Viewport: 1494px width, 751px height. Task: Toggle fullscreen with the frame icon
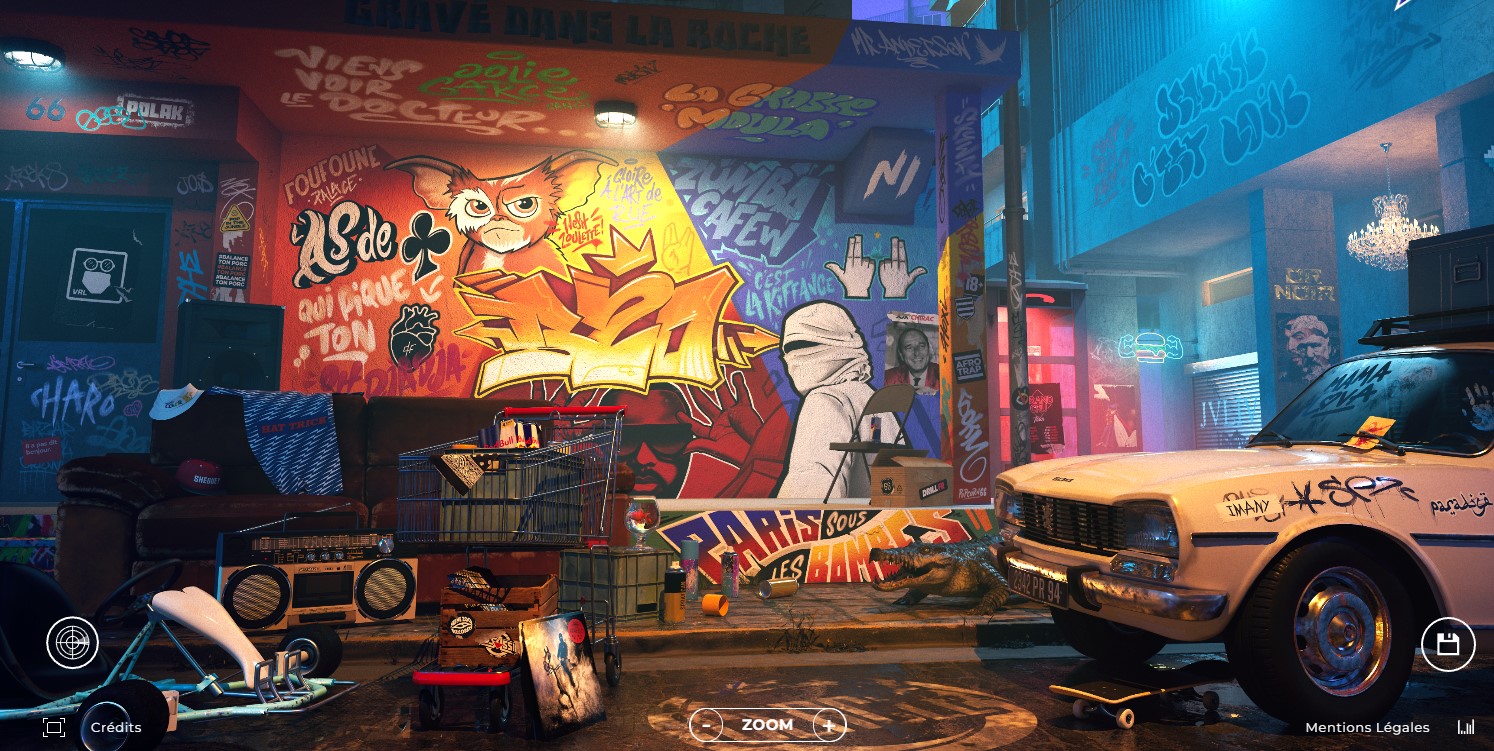54,727
